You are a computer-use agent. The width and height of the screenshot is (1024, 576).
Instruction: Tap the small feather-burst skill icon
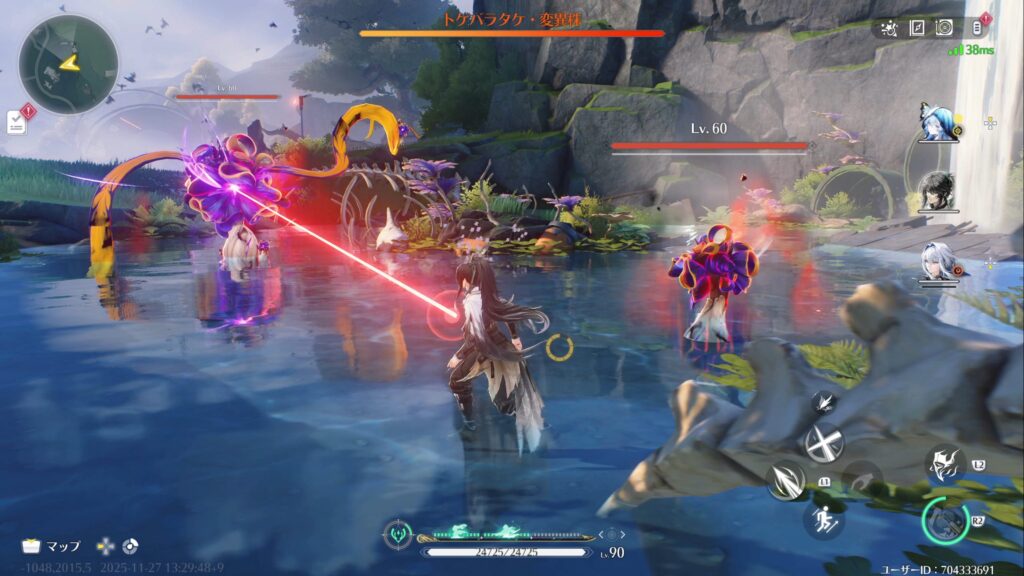coord(824,402)
